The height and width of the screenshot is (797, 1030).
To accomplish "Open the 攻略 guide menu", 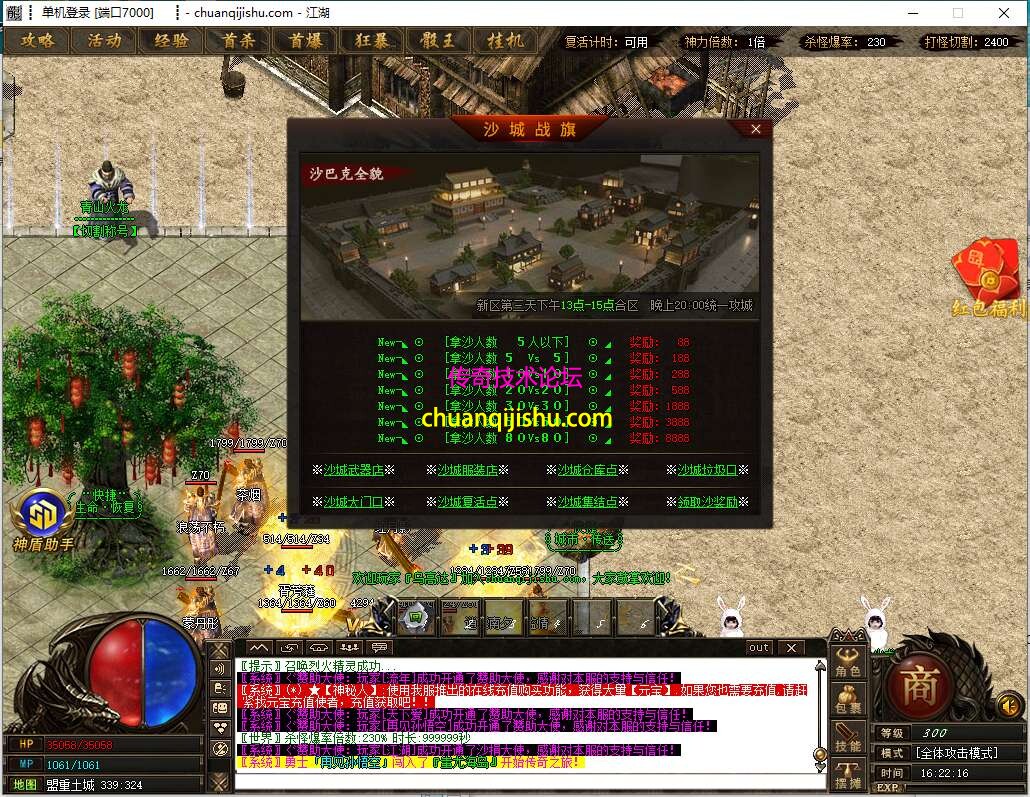I will coord(38,41).
